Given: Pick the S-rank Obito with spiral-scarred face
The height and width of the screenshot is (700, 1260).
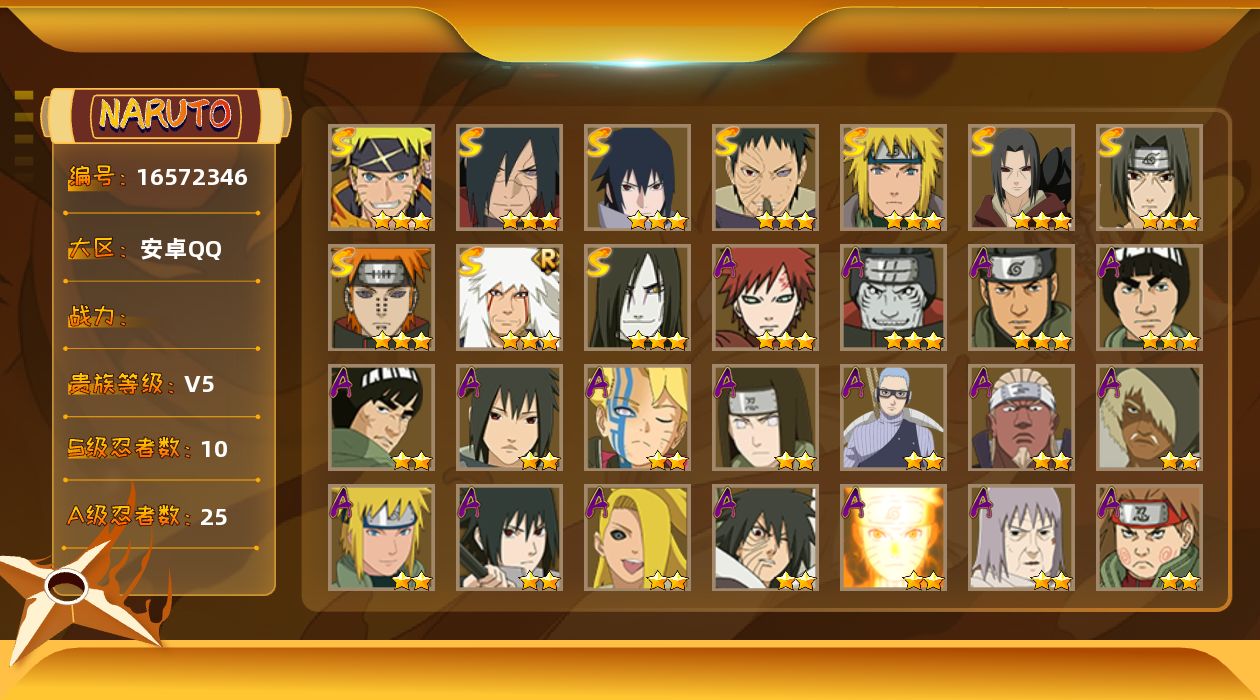Looking at the screenshot, I should click(x=765, y=177).
